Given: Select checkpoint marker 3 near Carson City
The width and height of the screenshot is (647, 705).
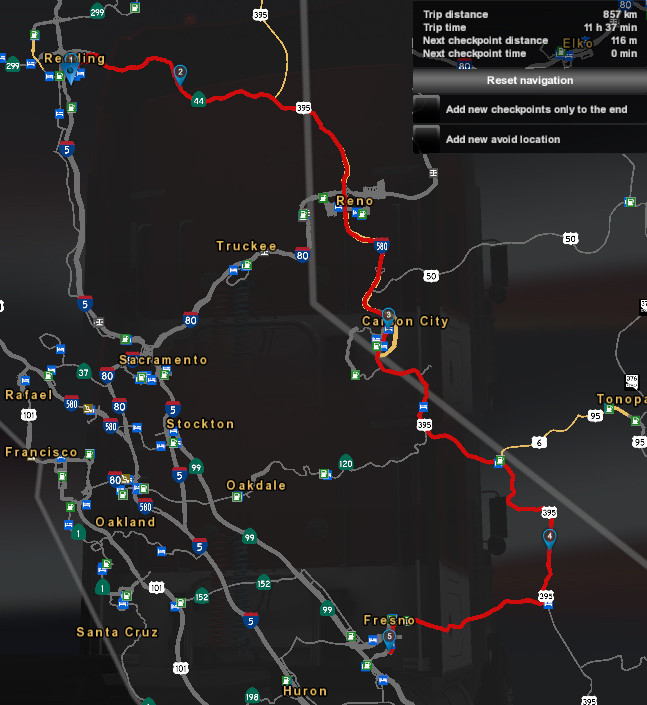Looking at the screenshot, I should tap(388, 315).
